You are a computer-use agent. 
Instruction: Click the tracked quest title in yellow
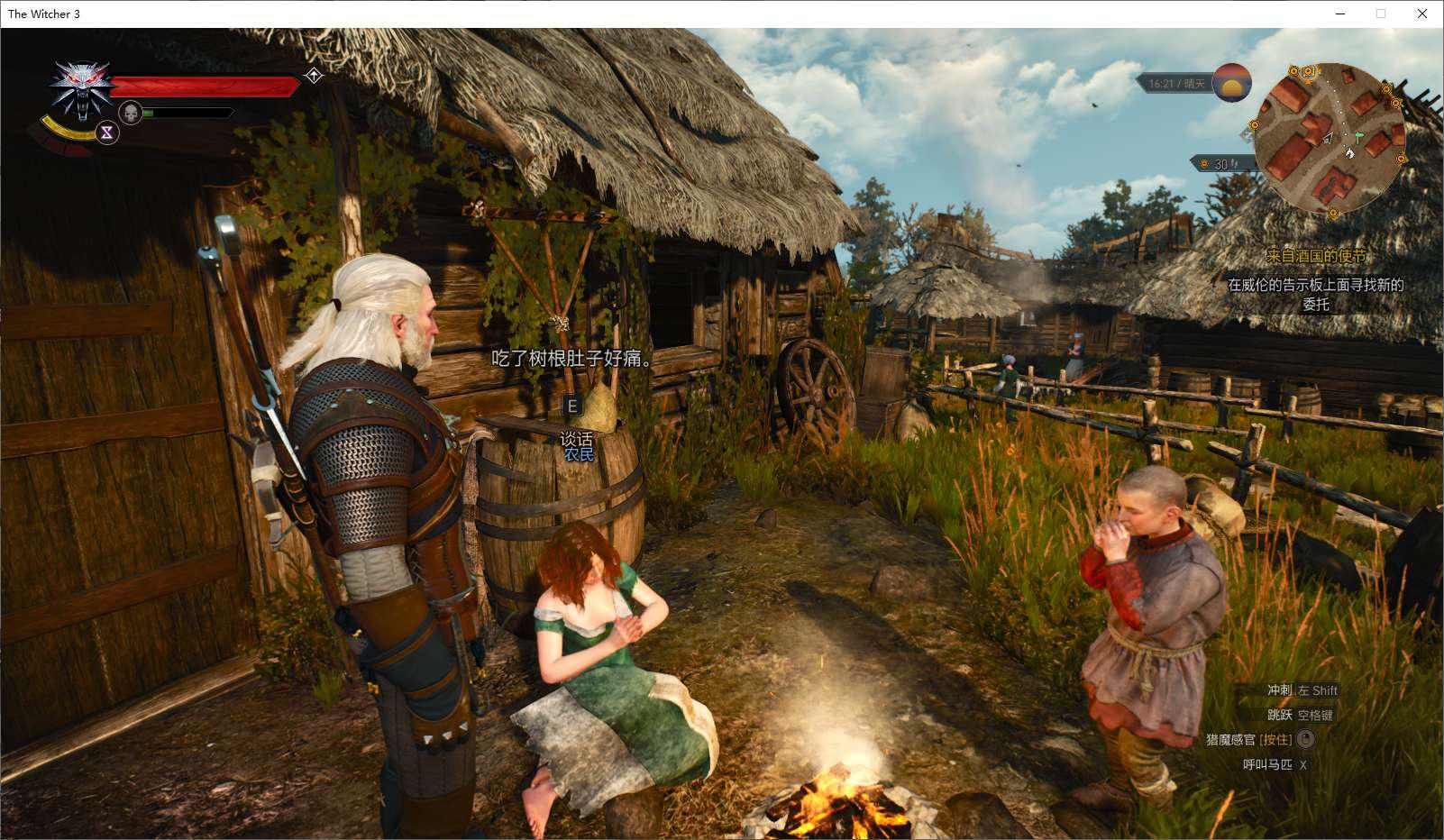[1315, 256]
